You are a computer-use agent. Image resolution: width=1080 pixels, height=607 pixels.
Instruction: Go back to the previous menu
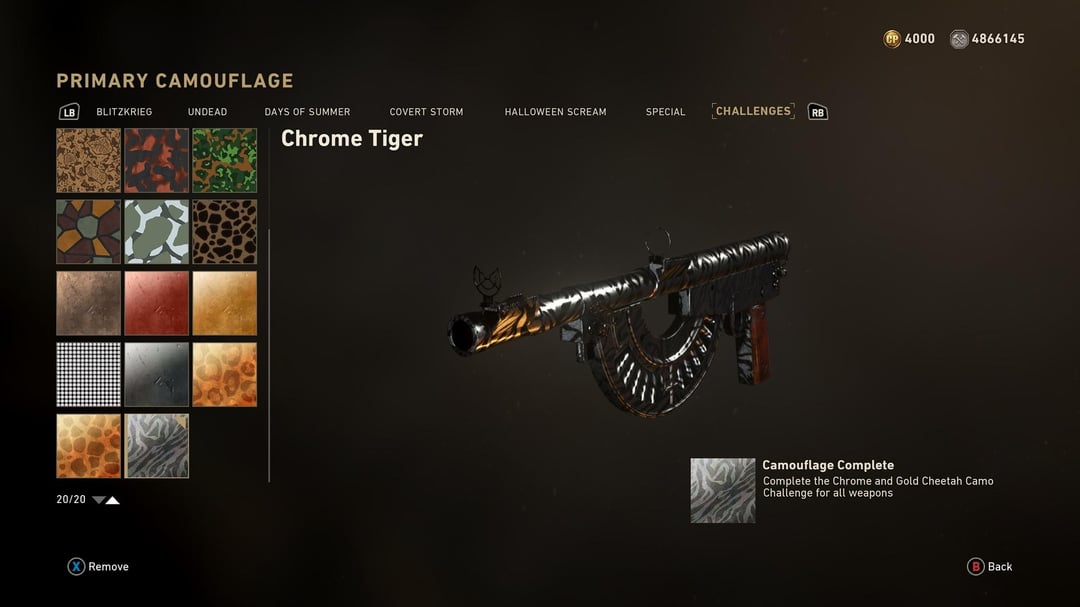(x=989, y=567)
